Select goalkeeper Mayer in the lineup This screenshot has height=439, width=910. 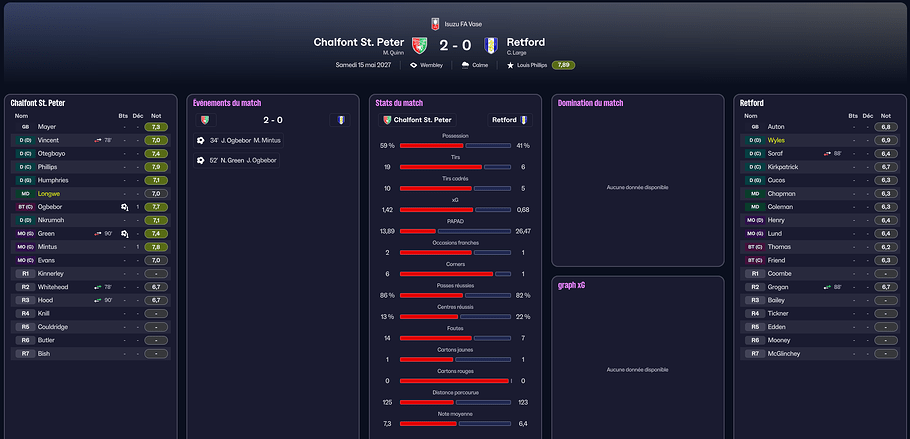tap(47, 127)
